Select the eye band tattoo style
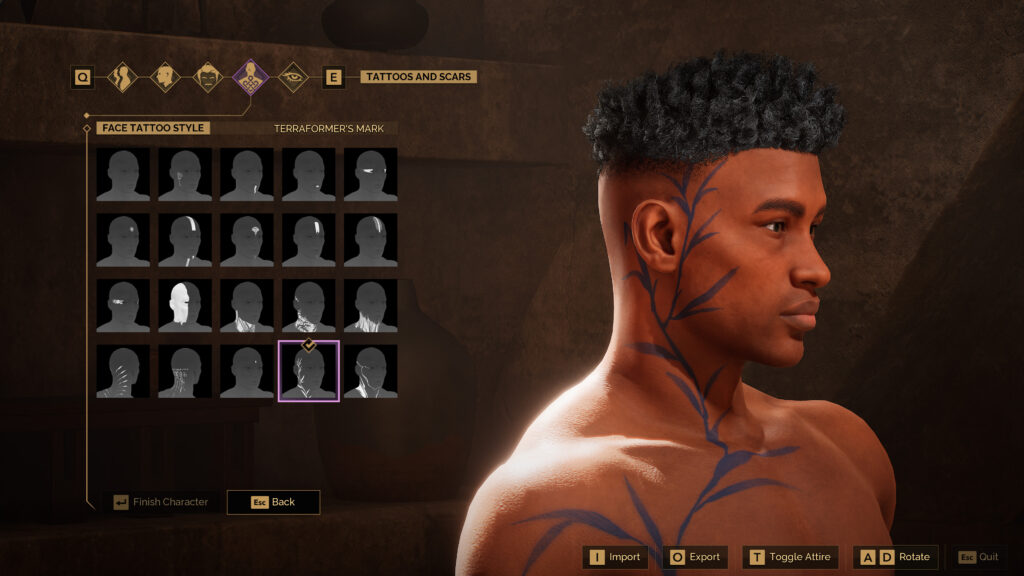This screenshot has width=1024, height=576. coord(370,175)
